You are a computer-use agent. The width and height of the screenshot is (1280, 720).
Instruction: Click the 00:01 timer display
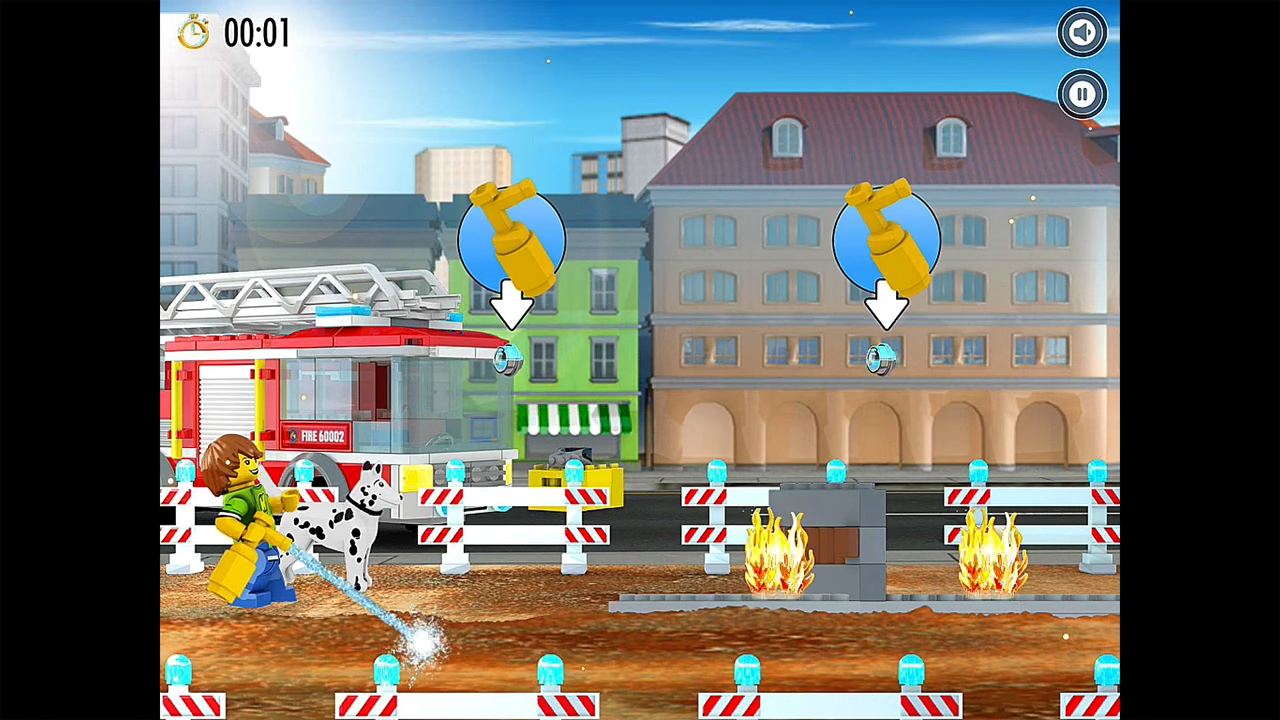[257, 33]
